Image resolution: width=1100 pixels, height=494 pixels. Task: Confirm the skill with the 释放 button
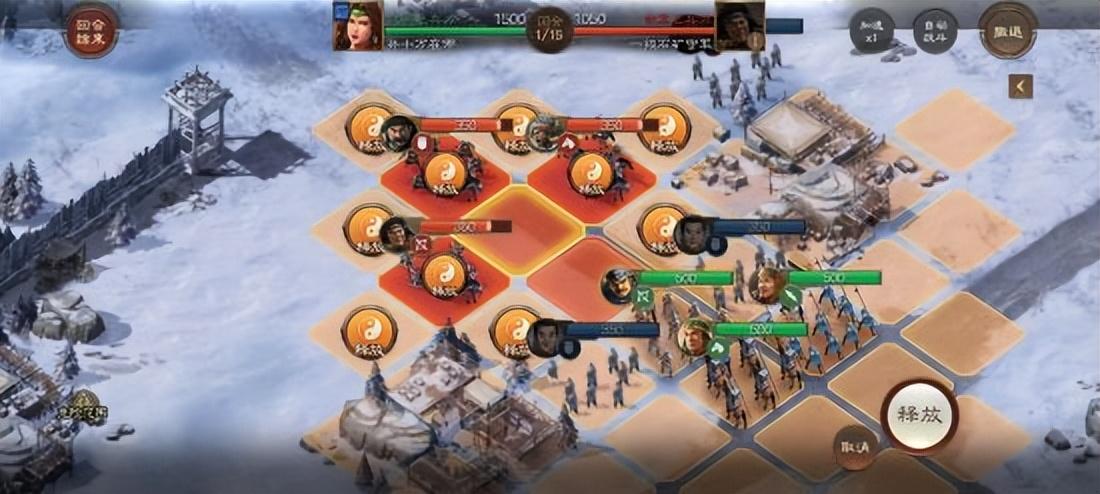point(919,416)
